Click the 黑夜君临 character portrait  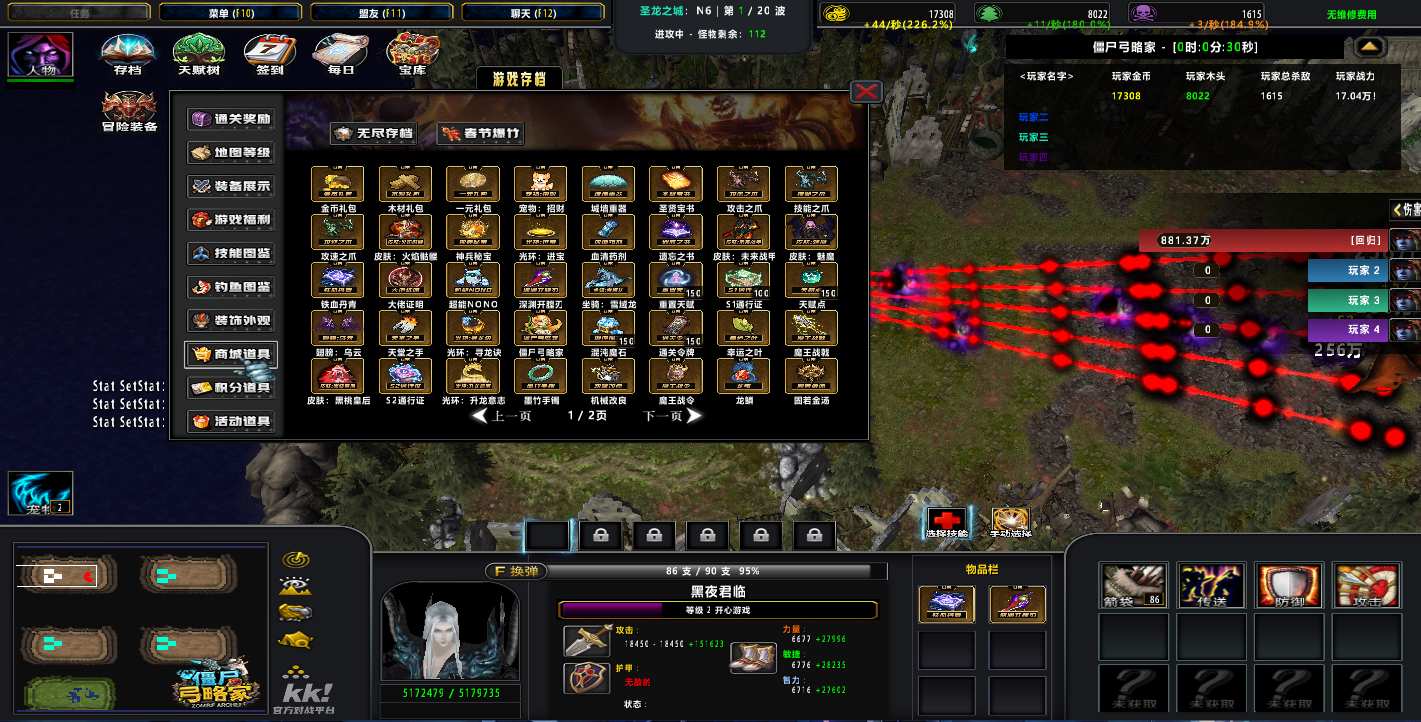[x=449, y=630]
